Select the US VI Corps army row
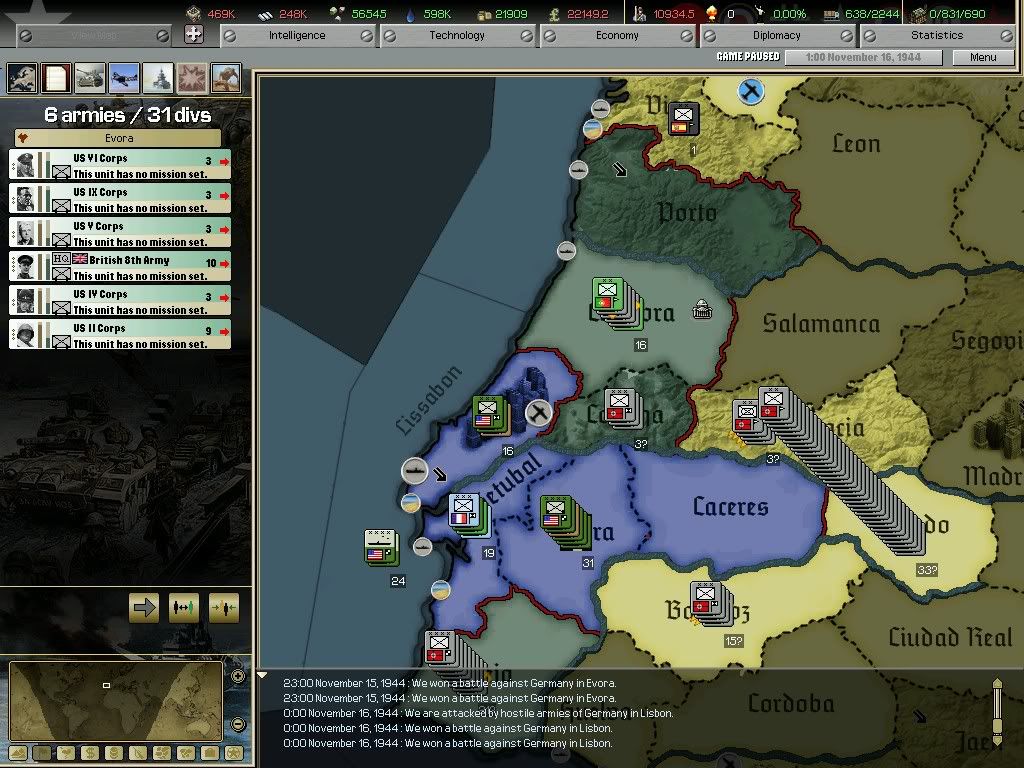The height and width of the screenshot is (768, 1024). (x=120, y=165)
